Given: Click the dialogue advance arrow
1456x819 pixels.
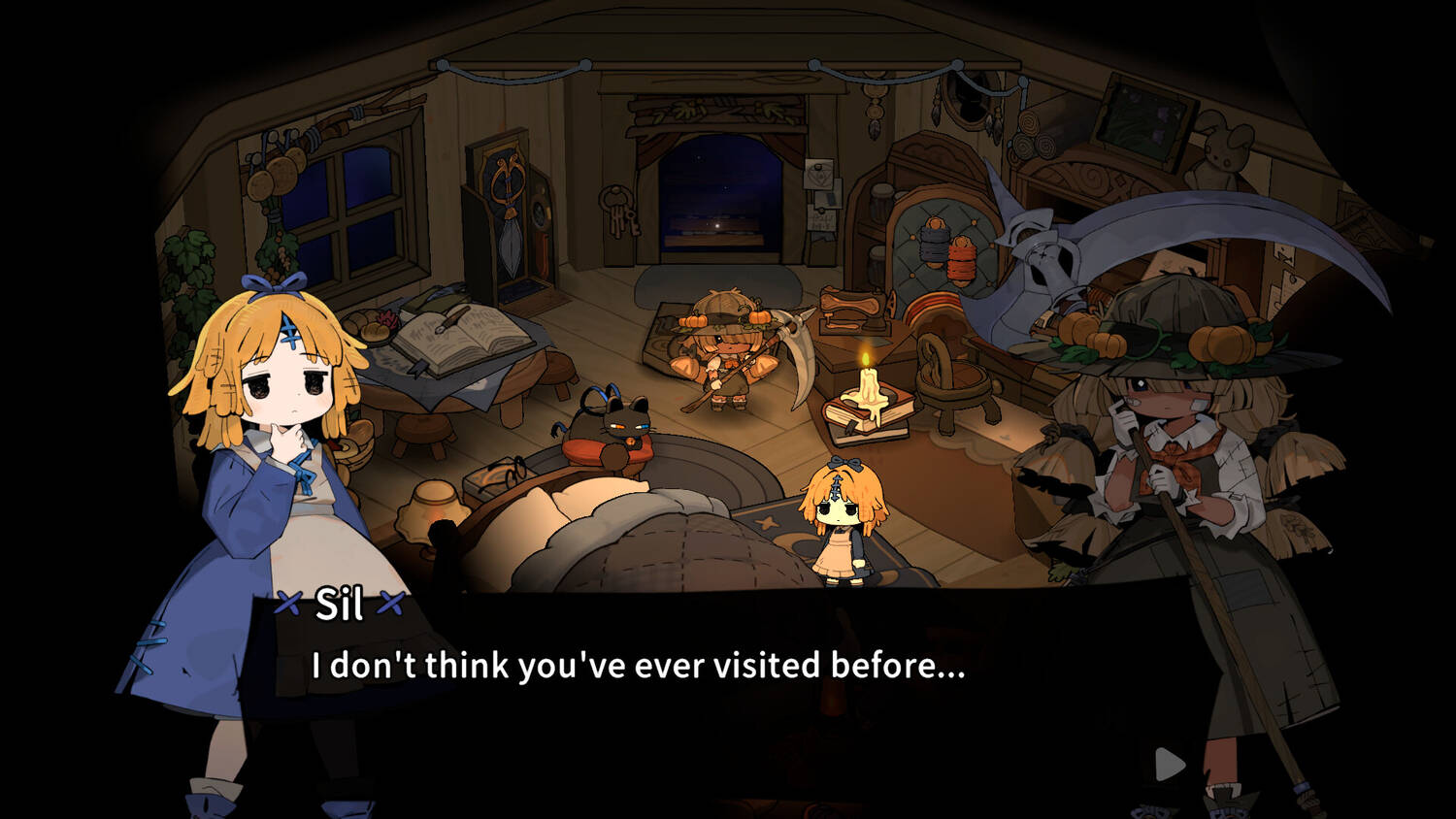Looking at the screenshot, I should point(1170,765).
